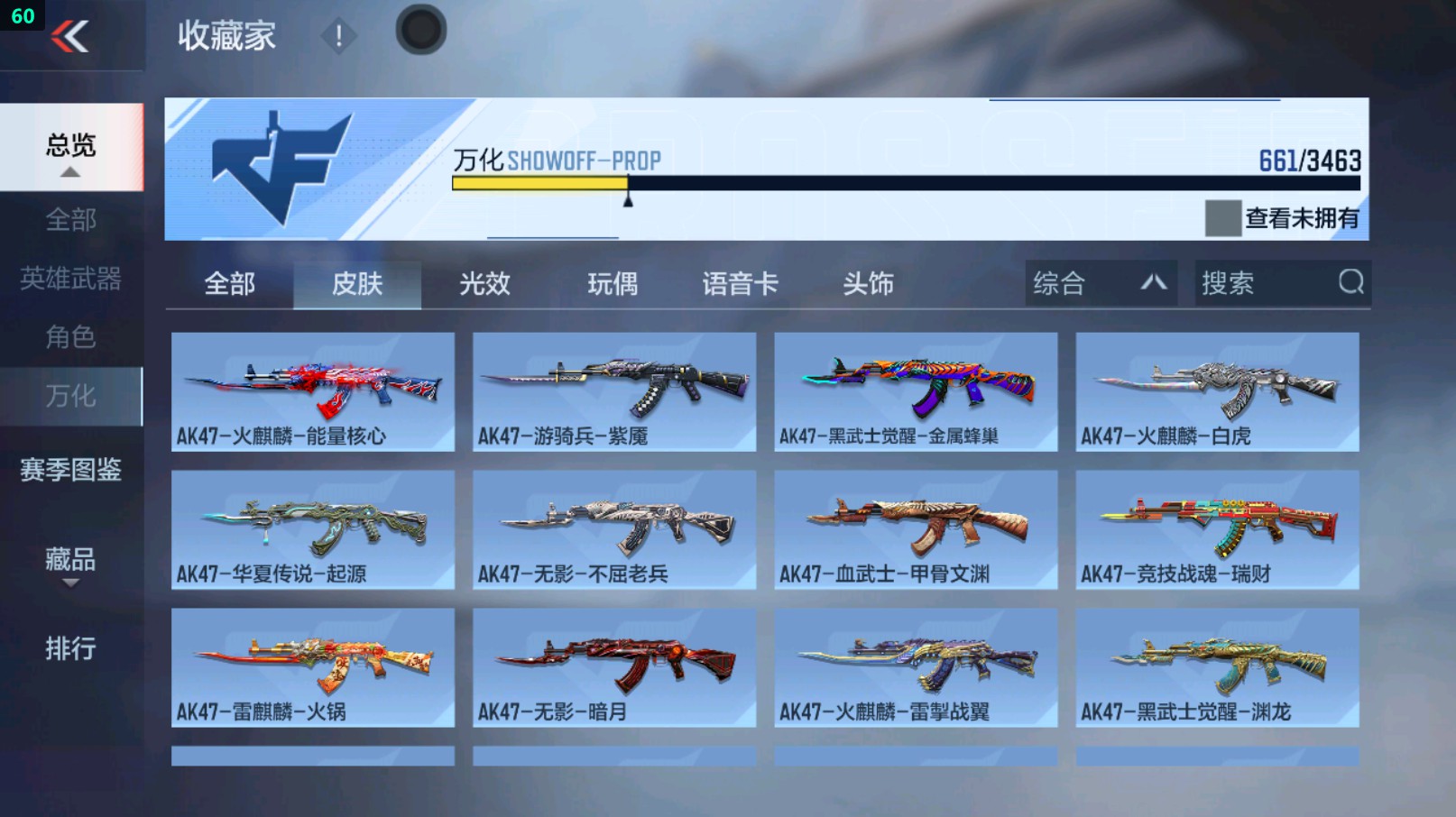Tap the magnifier icon in the search bar
This screenshot has width=1456, height=817.
click(1350, 282)
